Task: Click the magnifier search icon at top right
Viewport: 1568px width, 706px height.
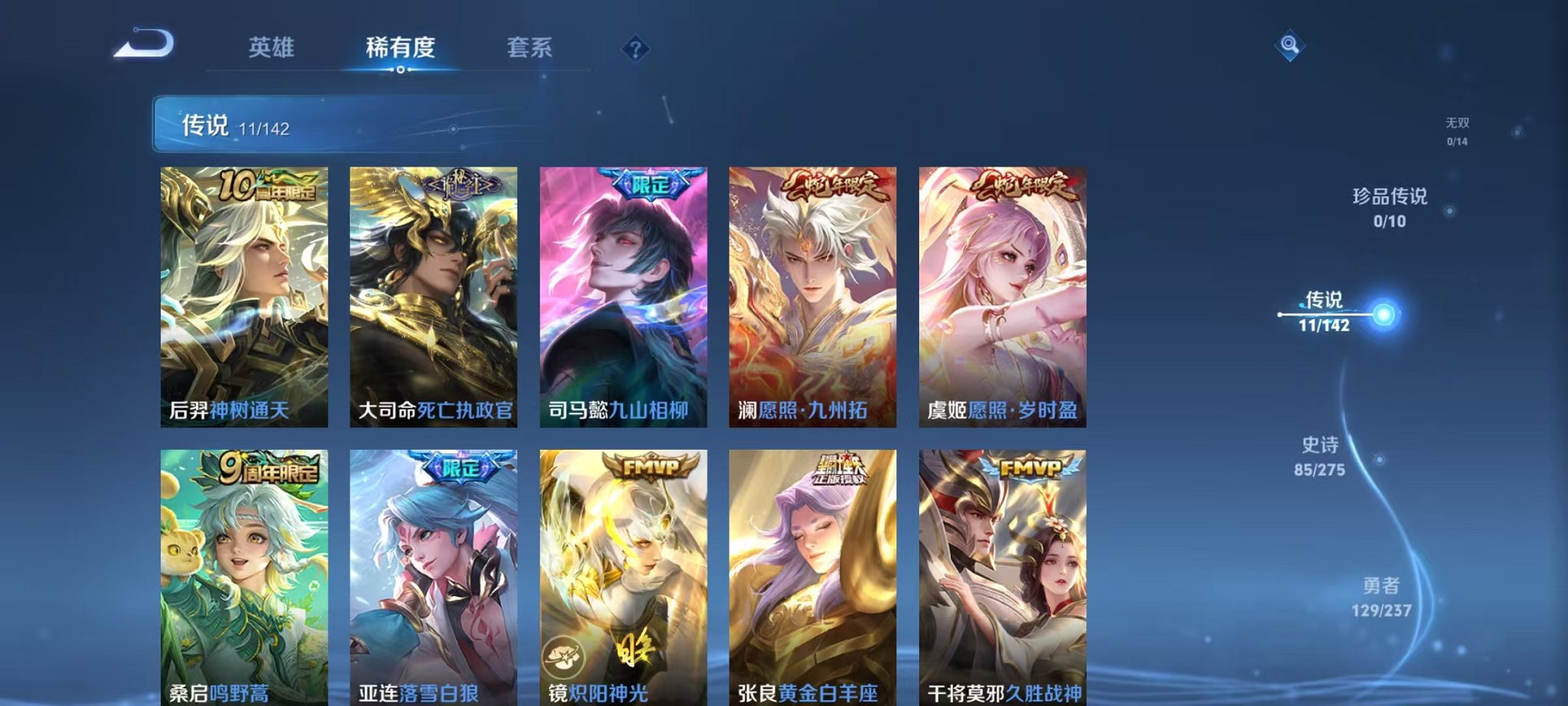Action: pyautogui.click(x=1291, y=45)
